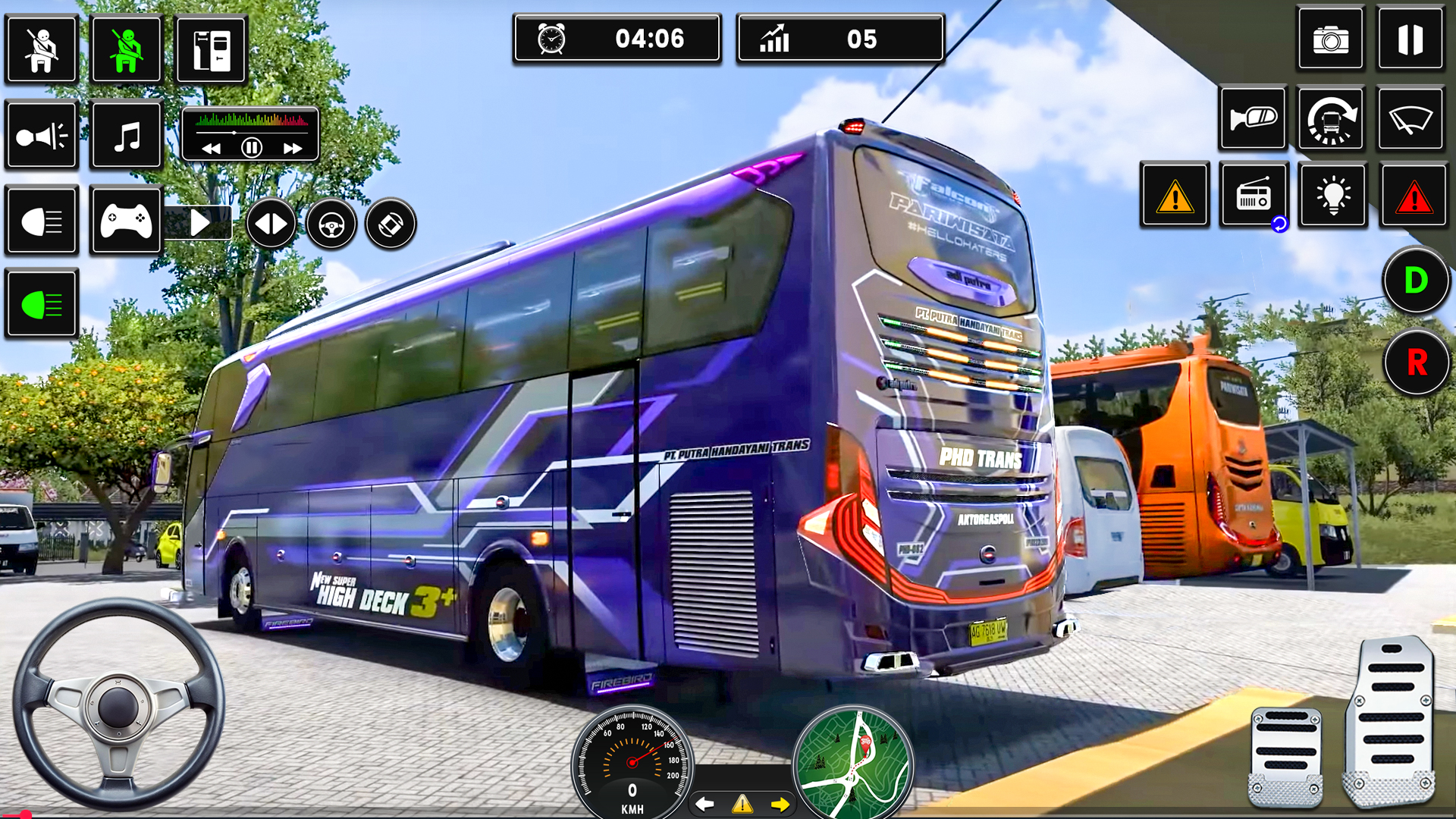Screen dimensions: 1456x819
Task: Pause the game with the pause button
Action: click(1410, 39)
